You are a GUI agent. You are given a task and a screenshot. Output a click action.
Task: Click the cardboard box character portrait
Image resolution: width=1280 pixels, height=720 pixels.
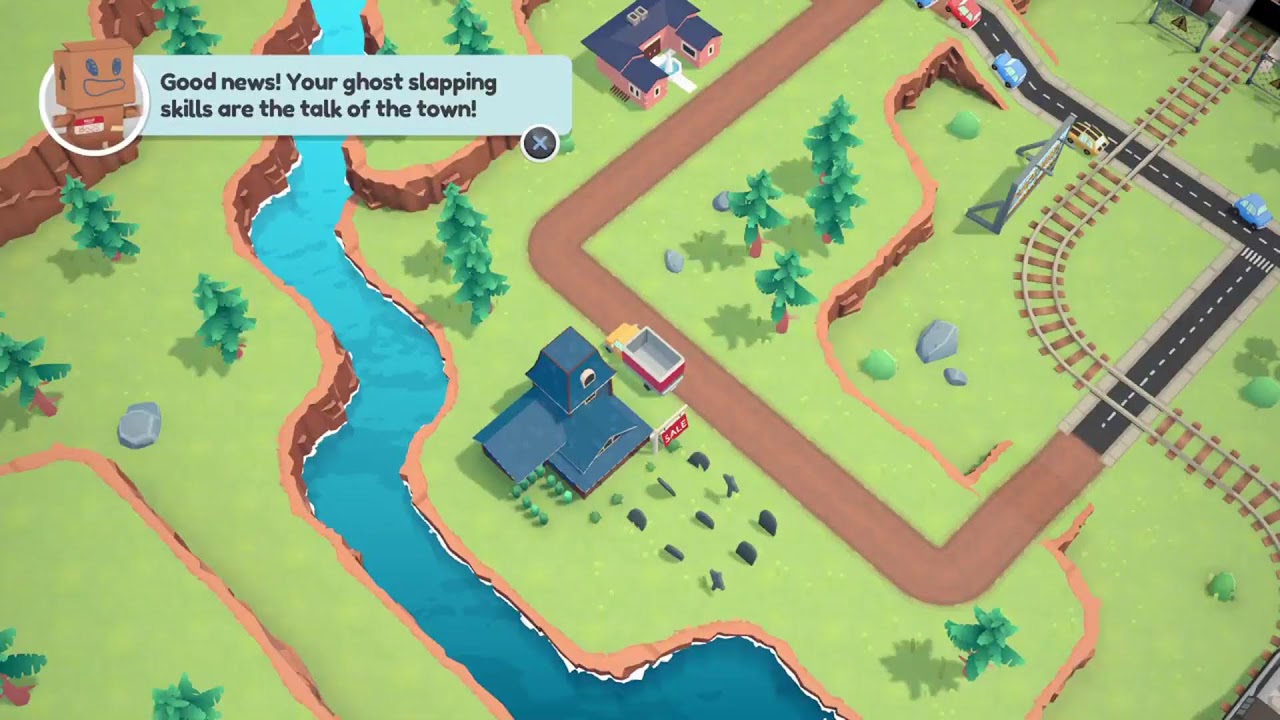pyautogui.click(x=94, y=97)
